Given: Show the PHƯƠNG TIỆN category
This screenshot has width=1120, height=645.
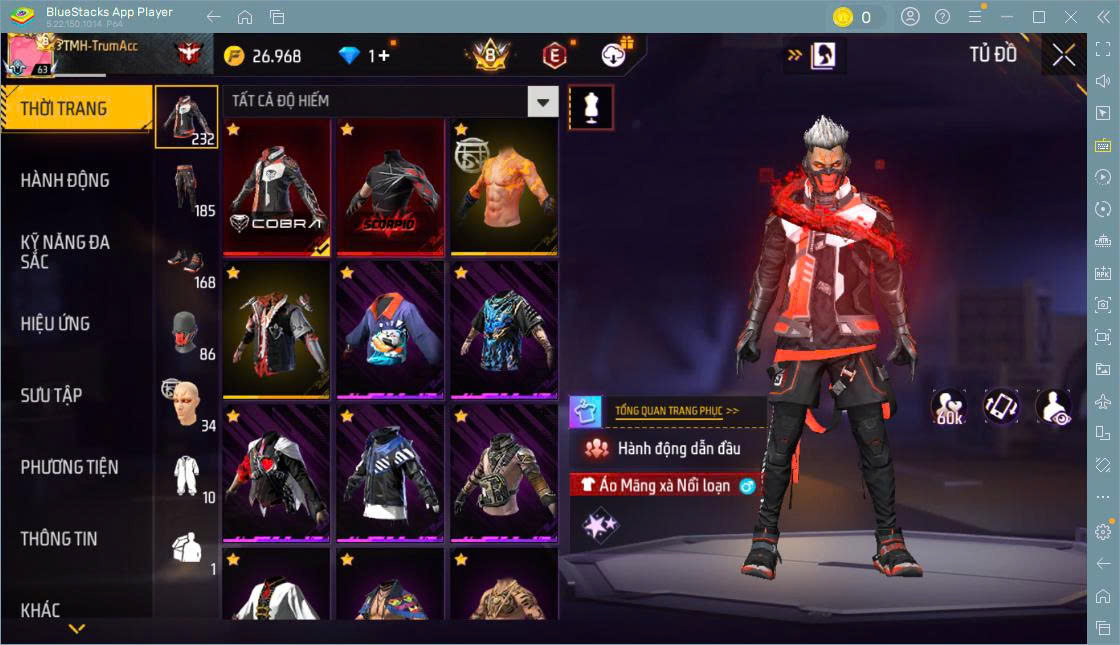Looking at the screenshot, I should pos(70,467).
